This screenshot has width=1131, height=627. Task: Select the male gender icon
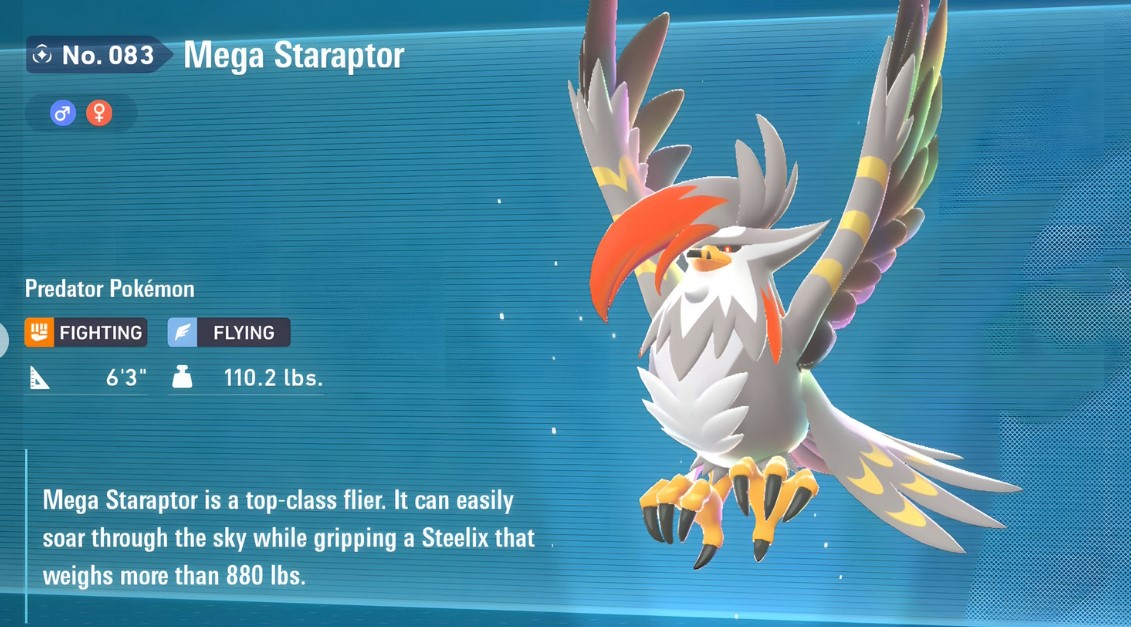coord(63,113)
